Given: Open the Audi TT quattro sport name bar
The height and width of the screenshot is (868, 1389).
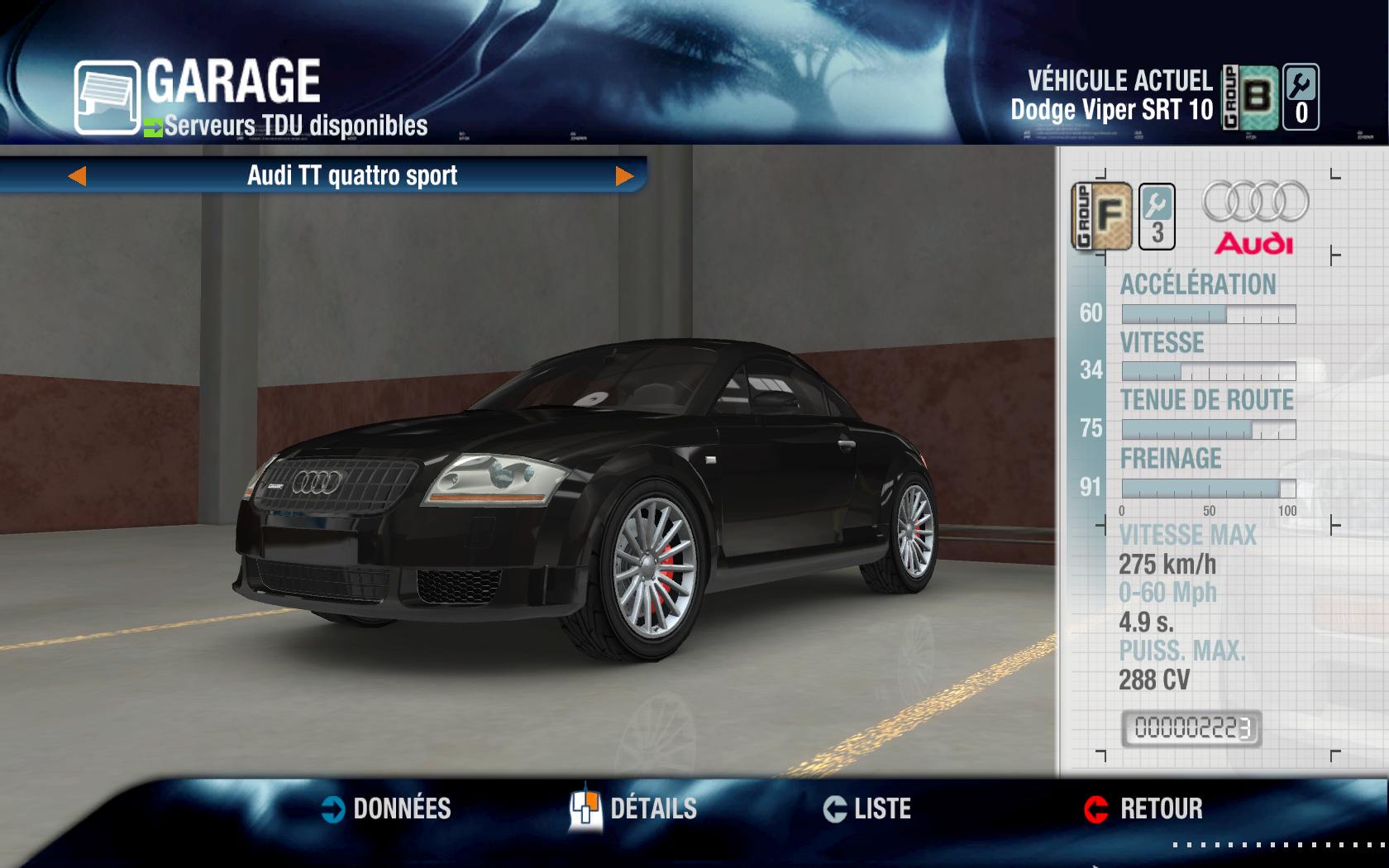Looking at the screenshot, I should click(x=351, y=175).
